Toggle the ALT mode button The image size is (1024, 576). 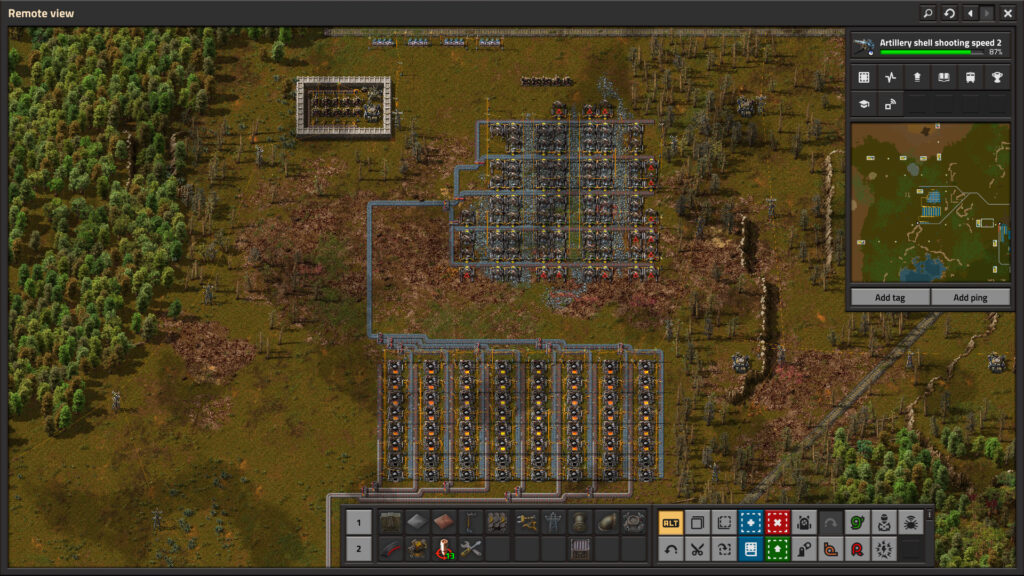[671, 522]
